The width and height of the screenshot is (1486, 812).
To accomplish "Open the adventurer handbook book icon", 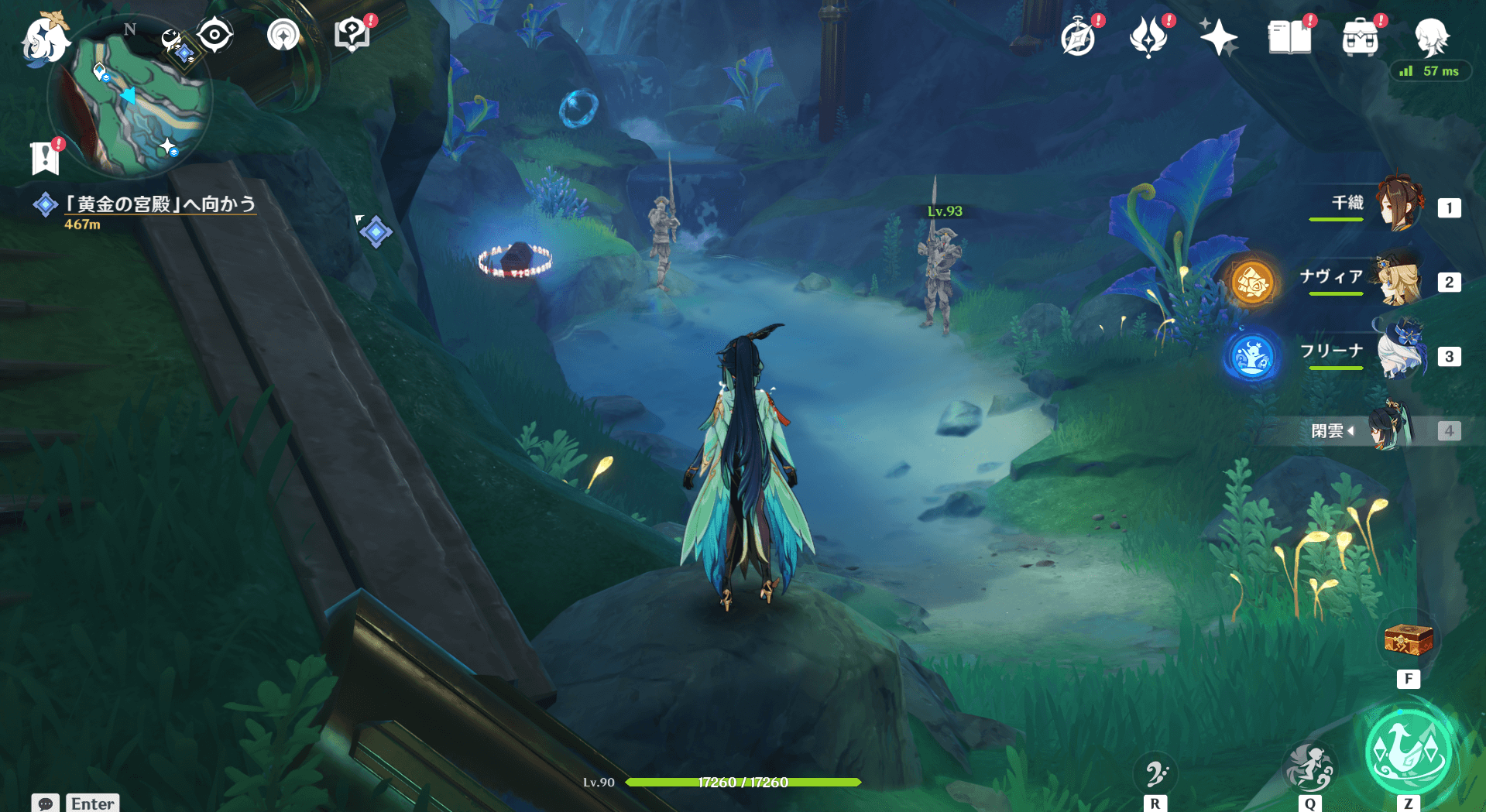I will point(1289,38).
